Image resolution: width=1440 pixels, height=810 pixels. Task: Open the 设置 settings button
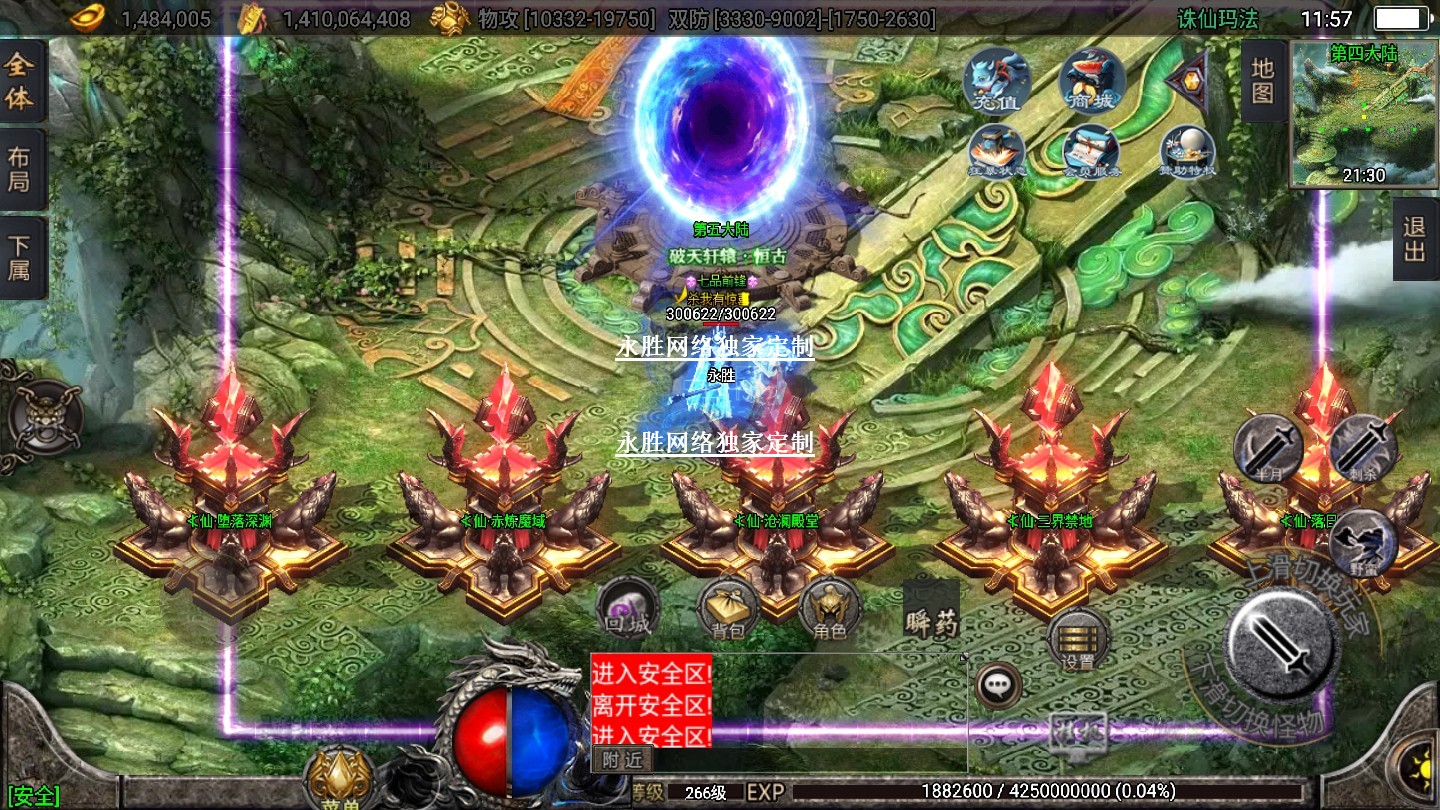coord(1078,640)
